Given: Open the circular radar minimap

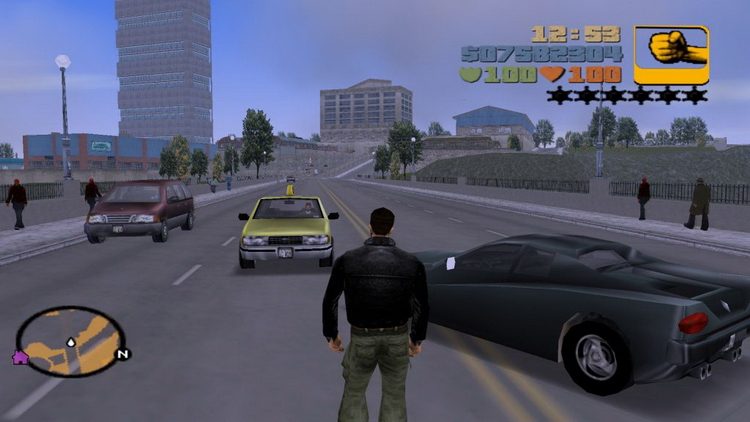Looking at the screenshot, I should pos(70,340).
